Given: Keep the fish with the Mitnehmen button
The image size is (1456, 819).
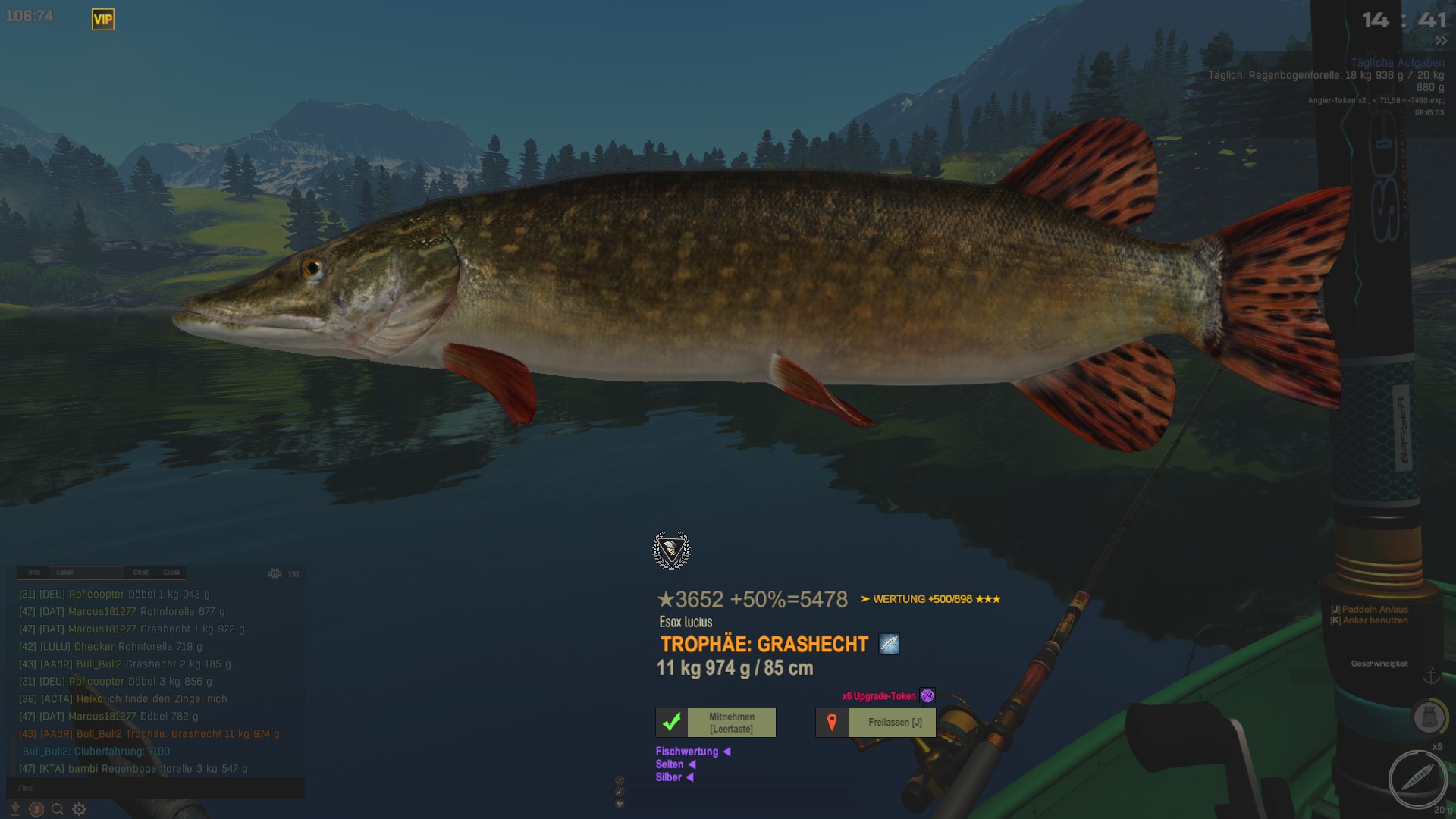Looking at the screenshot, I should [x=716, y=723].
